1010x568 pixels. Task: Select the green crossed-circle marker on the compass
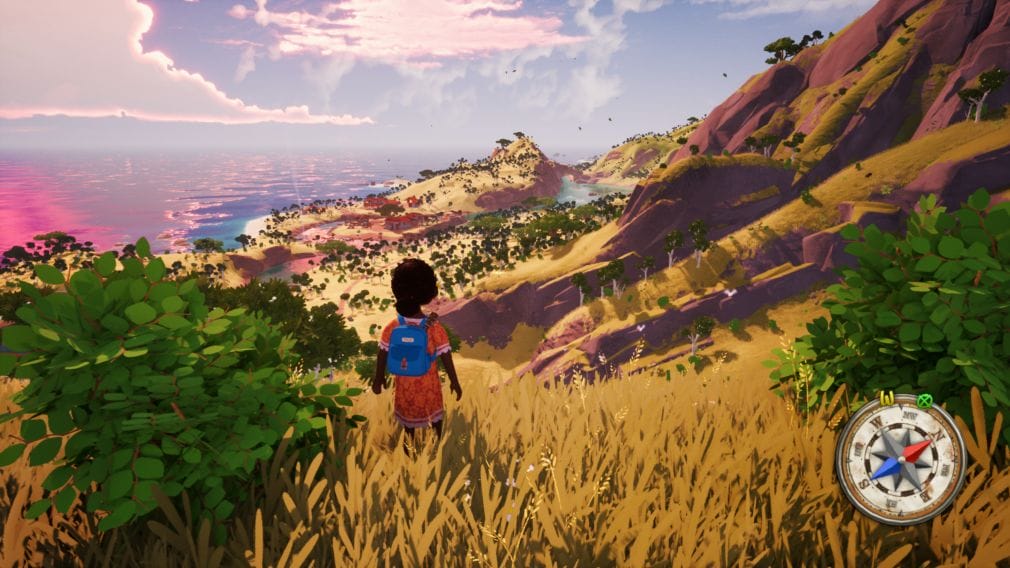[923, 402]
